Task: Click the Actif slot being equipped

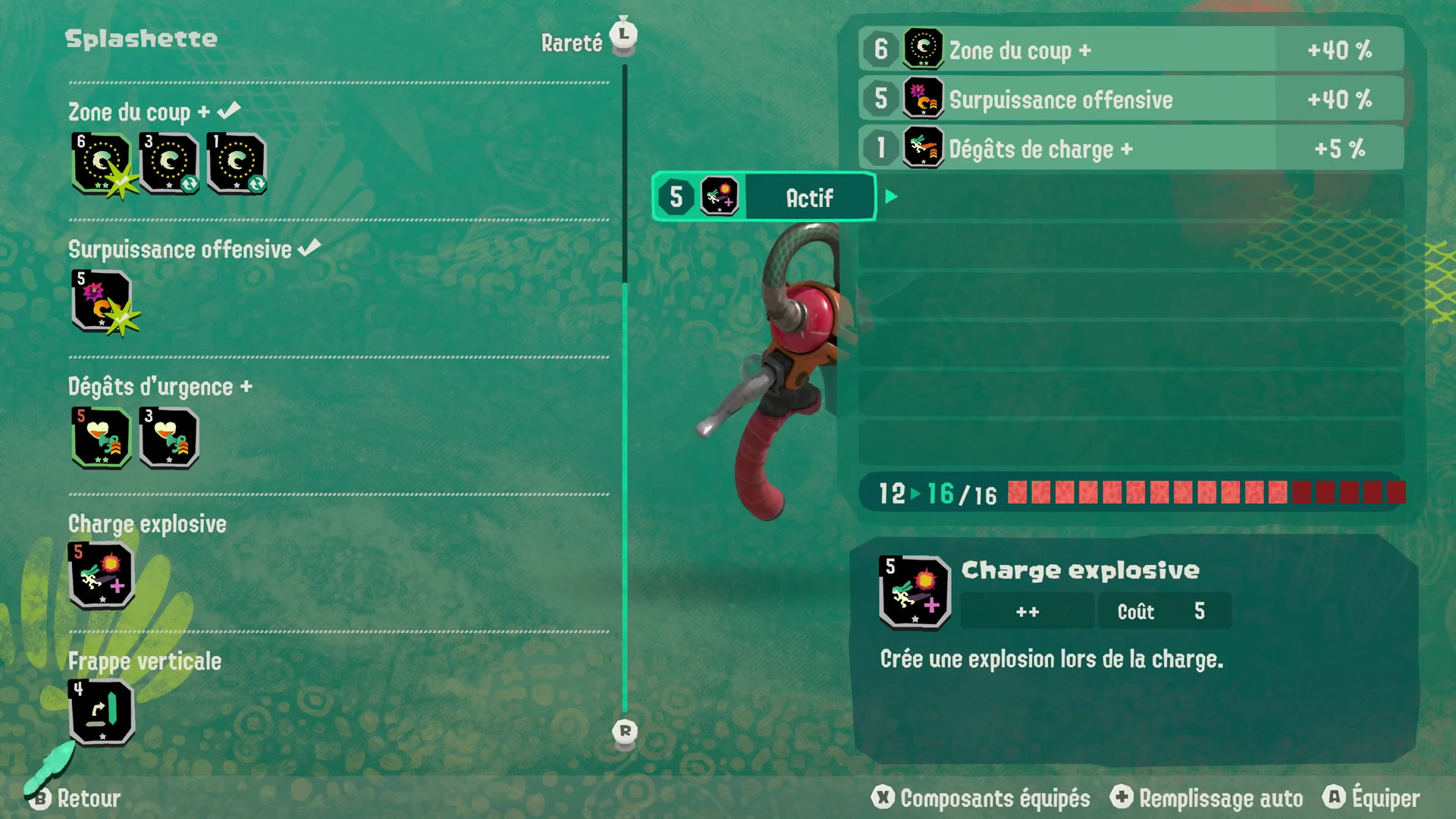Action: (764, 197)
